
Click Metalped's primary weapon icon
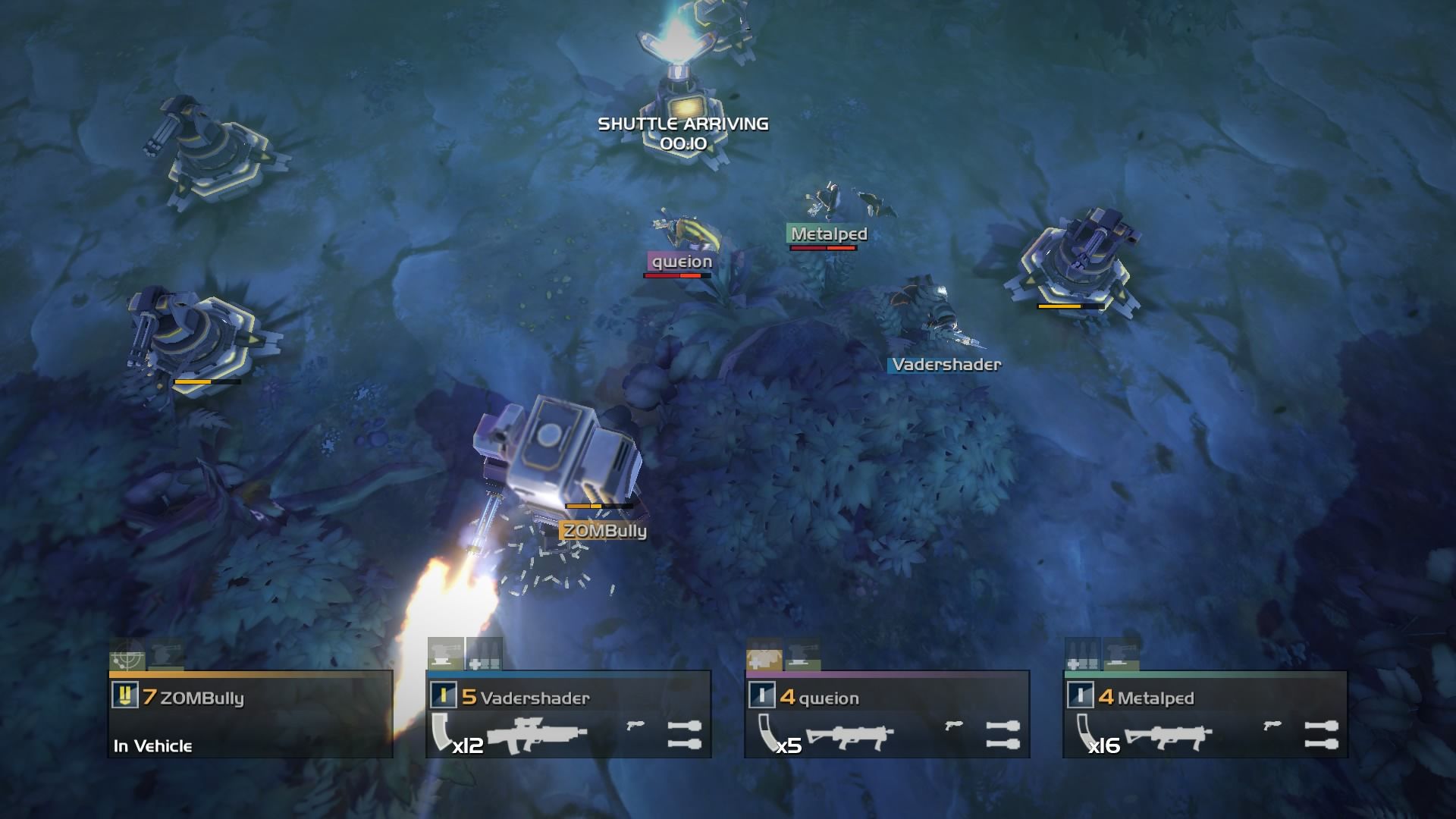coord(1169,734)
